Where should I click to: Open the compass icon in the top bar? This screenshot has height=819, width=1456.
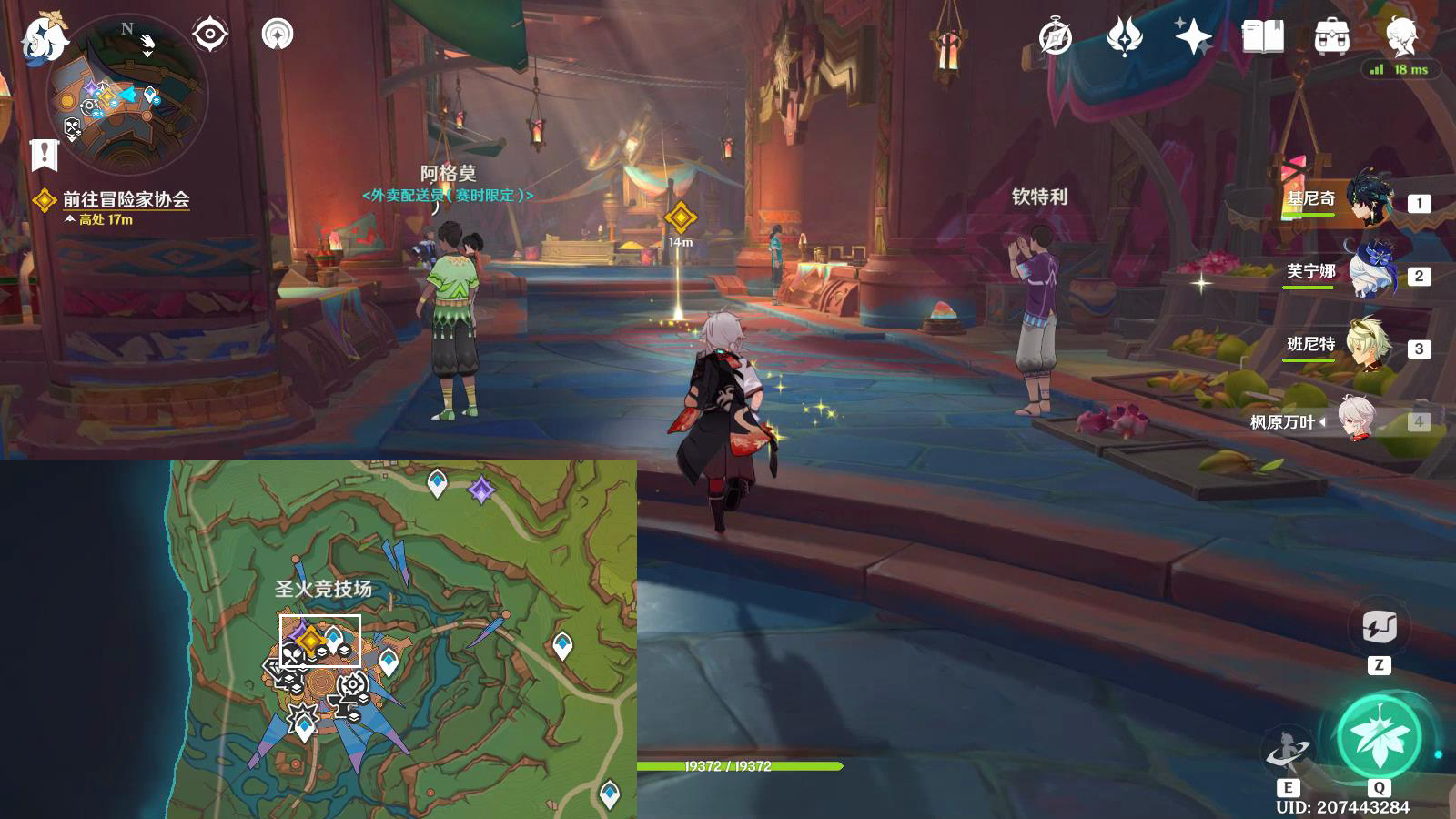pos(1056,37)
